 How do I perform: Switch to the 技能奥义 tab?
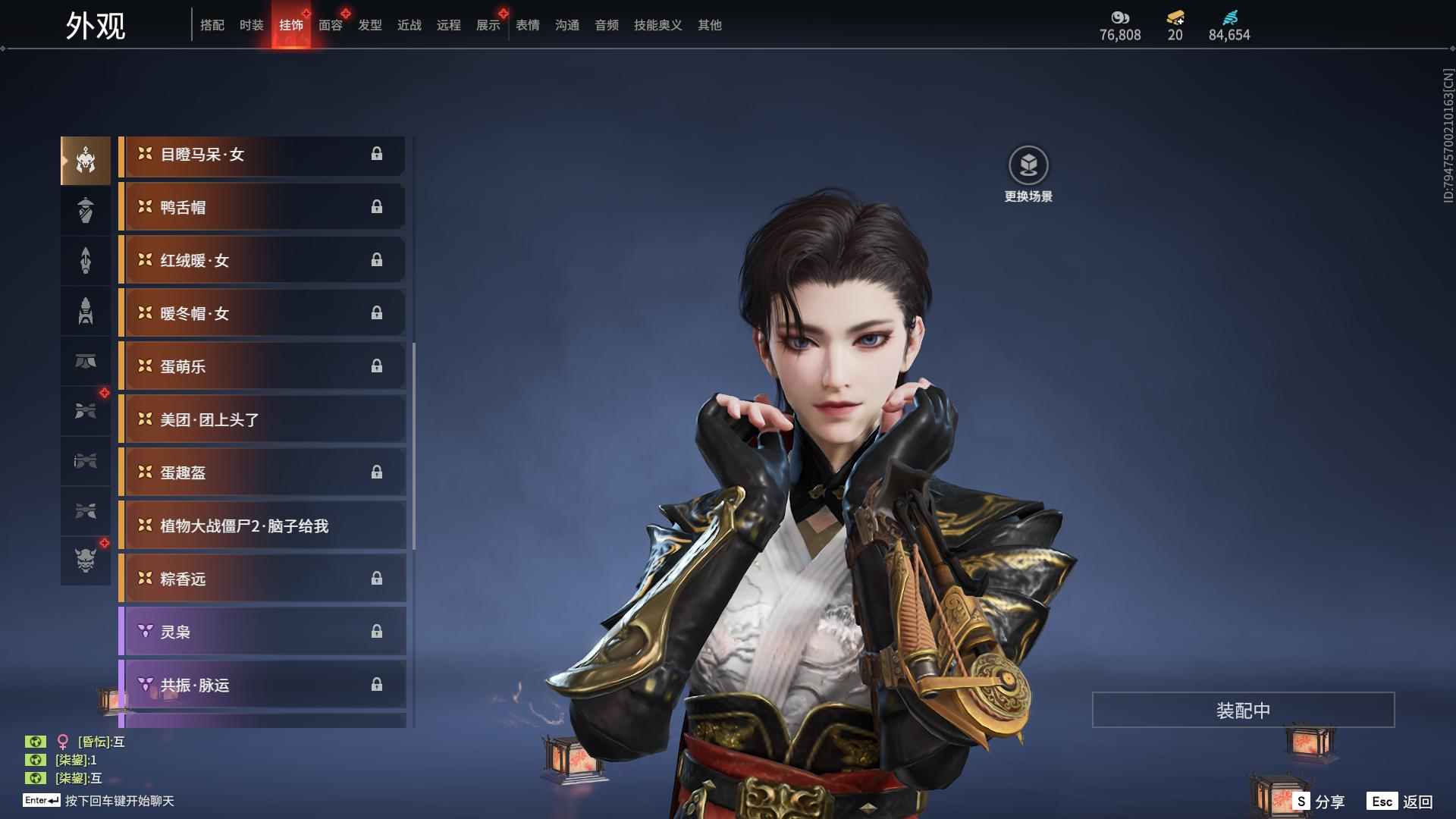(x=657, y=24)
